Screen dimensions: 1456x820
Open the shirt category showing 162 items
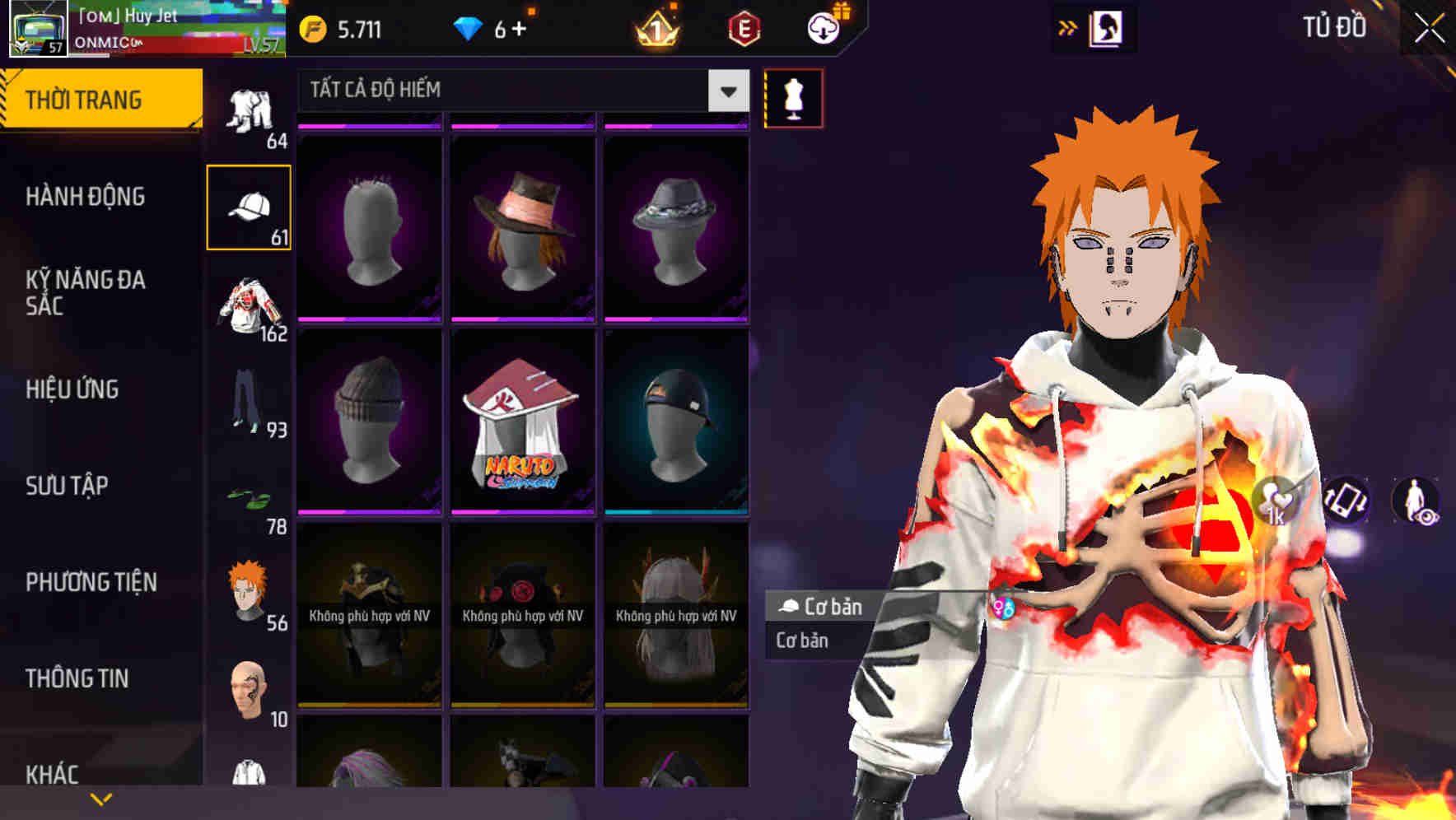point(250,305)
